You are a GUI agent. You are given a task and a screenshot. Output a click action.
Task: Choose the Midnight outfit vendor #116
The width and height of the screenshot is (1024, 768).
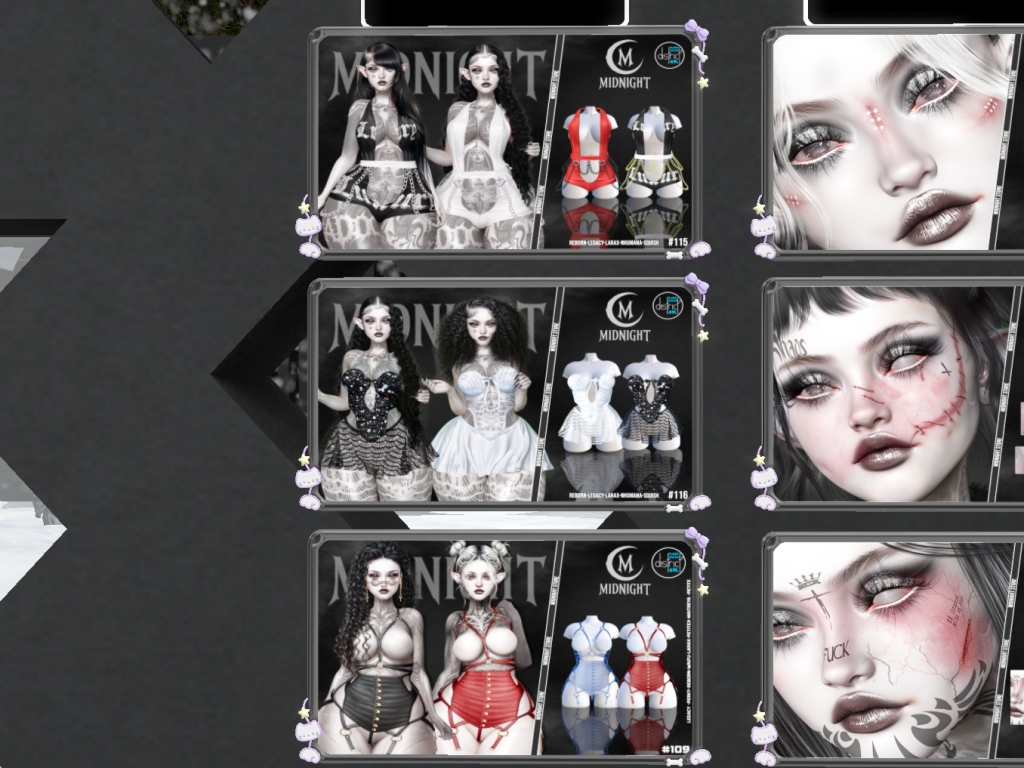click(x=505, y=393)
